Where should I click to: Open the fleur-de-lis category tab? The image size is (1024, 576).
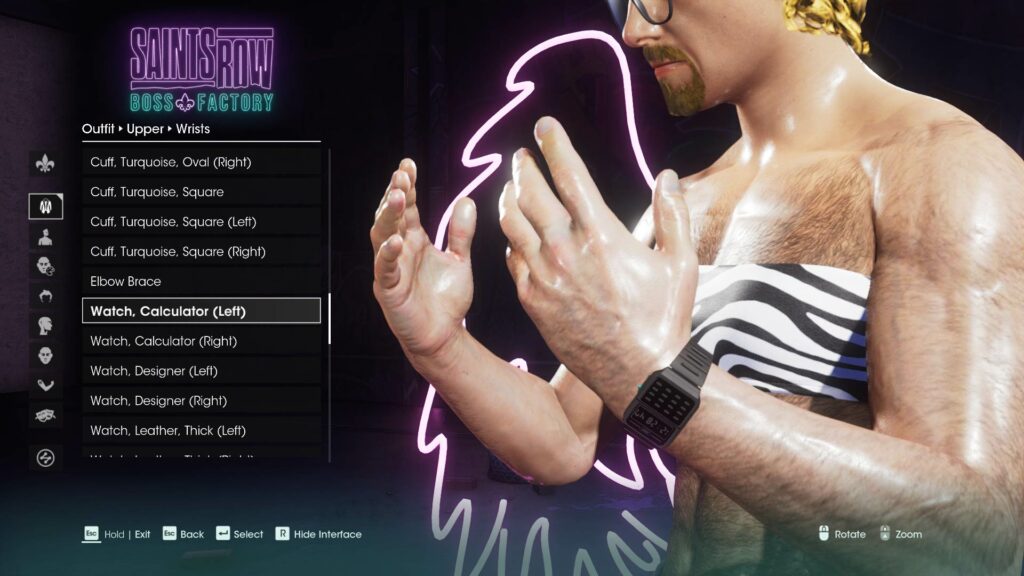pyautogui.click(x=45, y=164)
